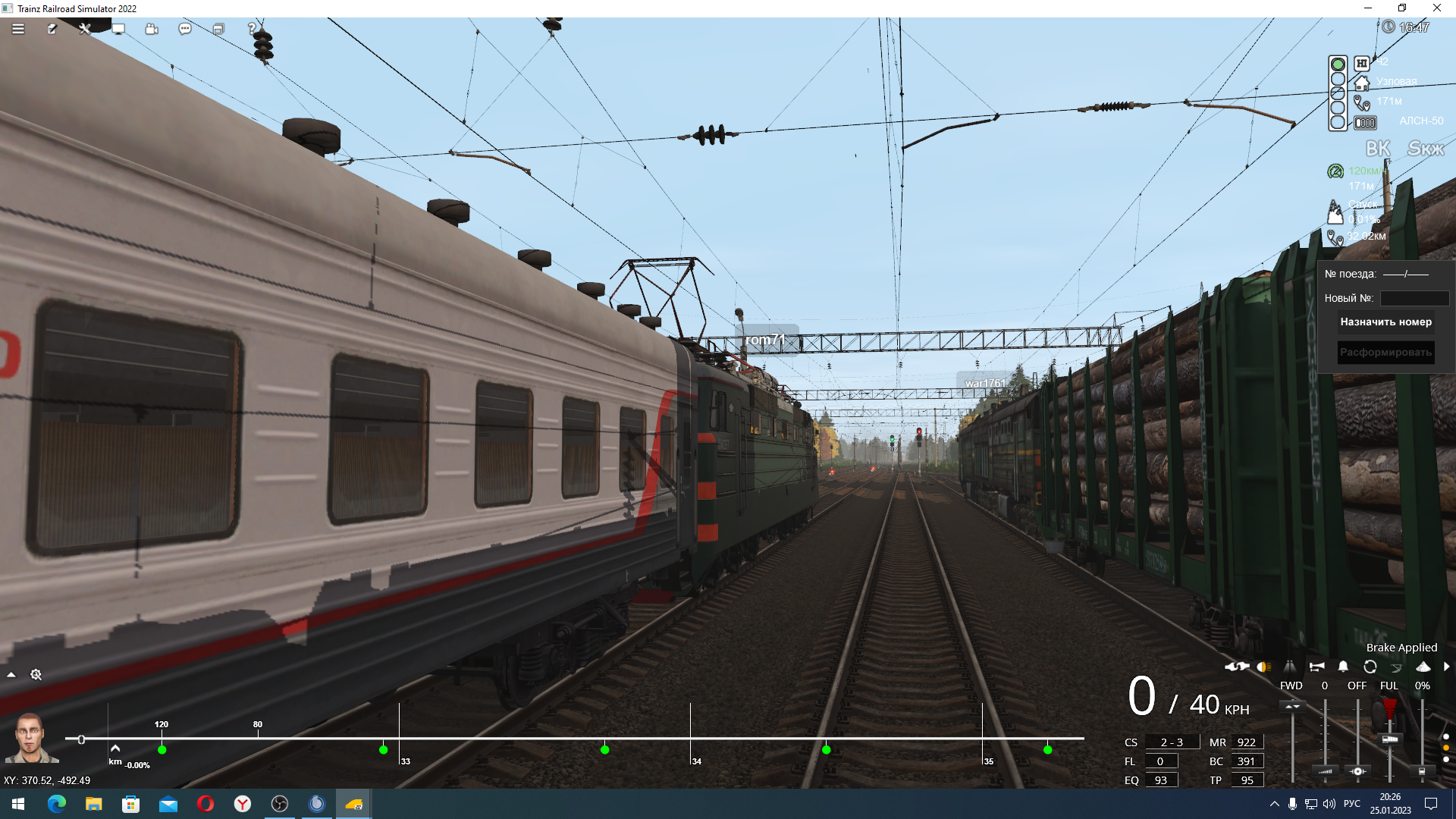Viewport: 1456px width, 819px height.
Task: Click the FWD reverser lever handle
Action: pos(1292,707)
